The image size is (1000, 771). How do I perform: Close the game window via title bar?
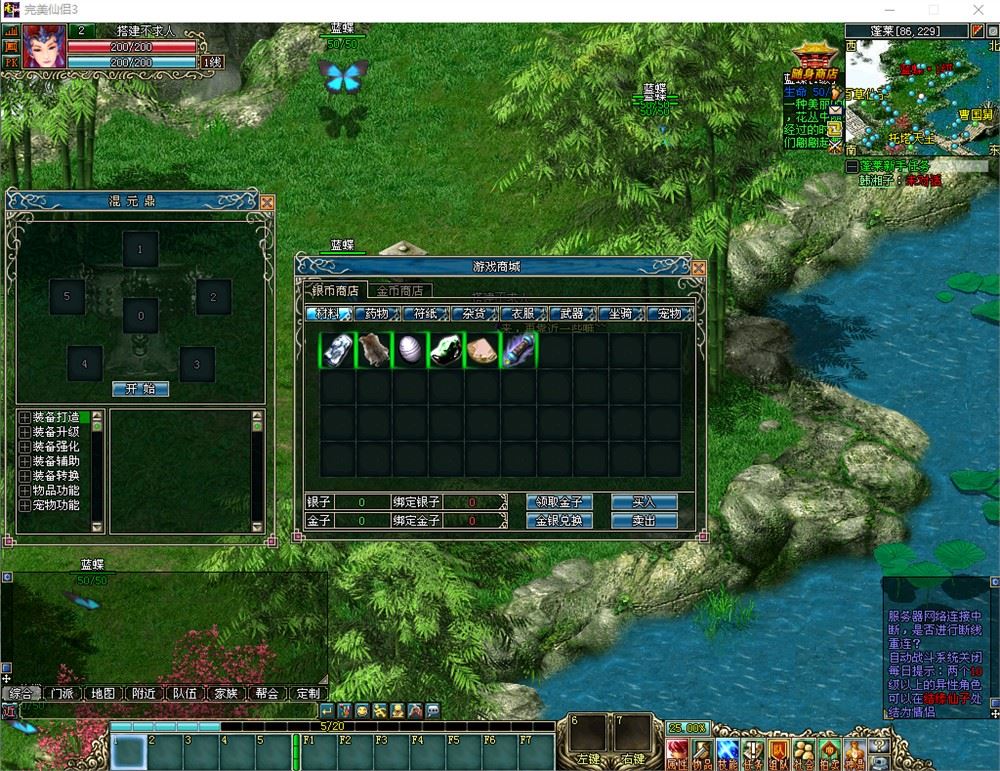click(x=977, y=10)
